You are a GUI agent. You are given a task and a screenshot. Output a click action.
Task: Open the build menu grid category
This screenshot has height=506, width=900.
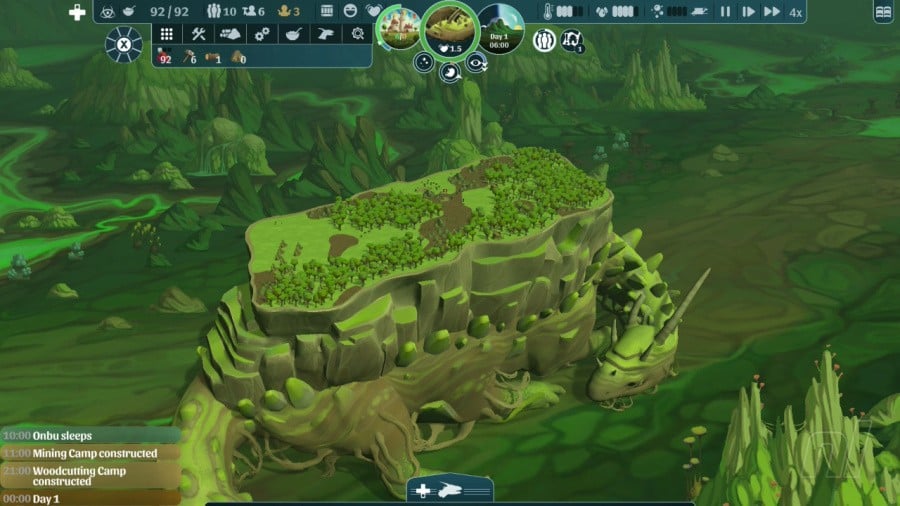click(166, 34)
